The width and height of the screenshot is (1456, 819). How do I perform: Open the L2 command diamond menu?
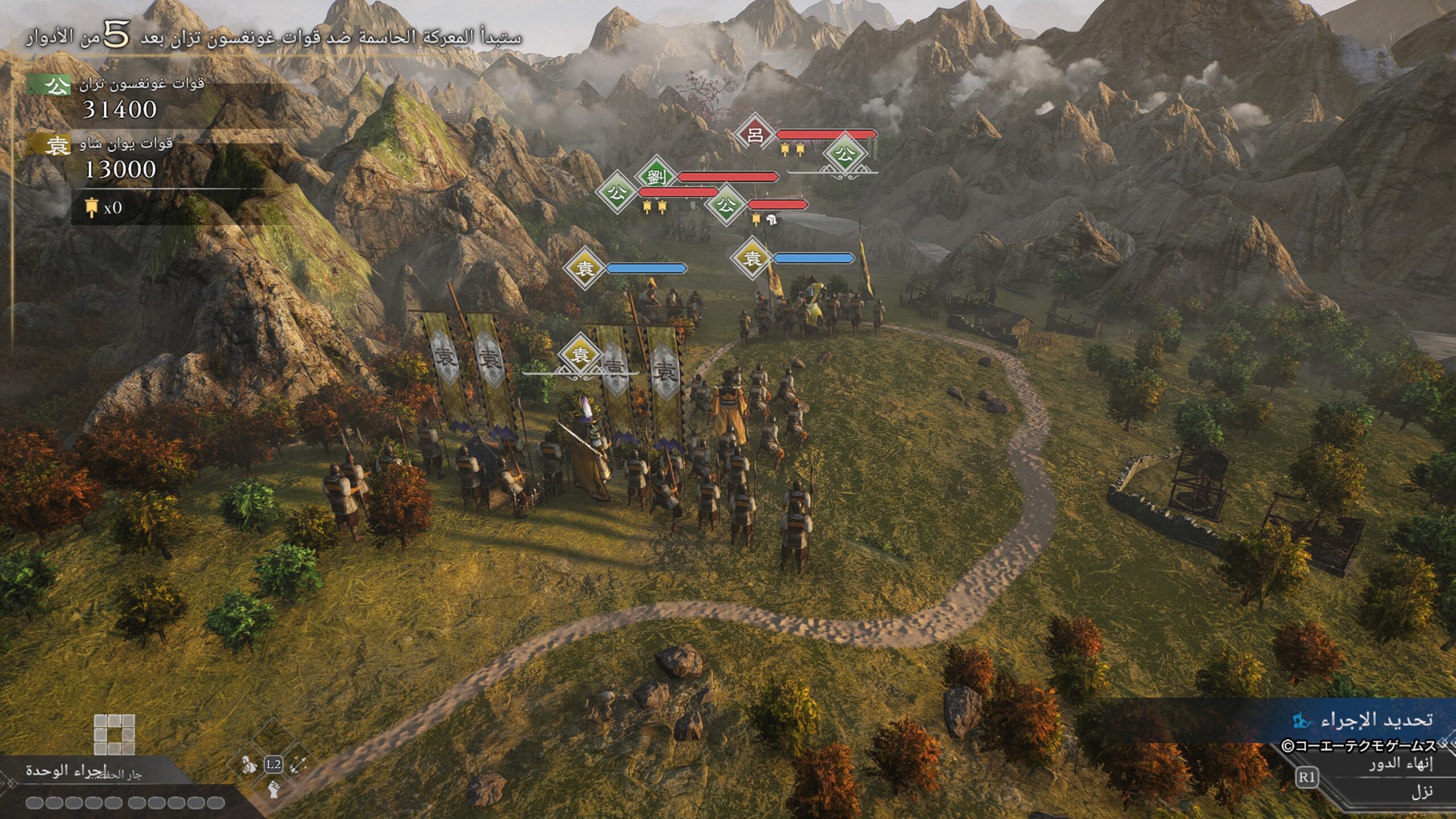coord(274,764)
